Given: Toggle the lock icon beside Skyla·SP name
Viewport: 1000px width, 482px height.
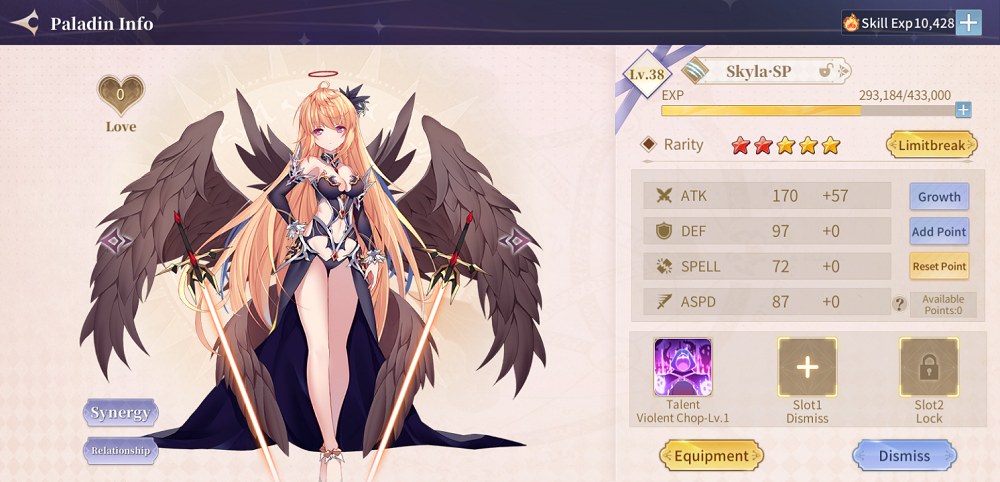Looking at the screenshot, I should (x=827, y=71).
